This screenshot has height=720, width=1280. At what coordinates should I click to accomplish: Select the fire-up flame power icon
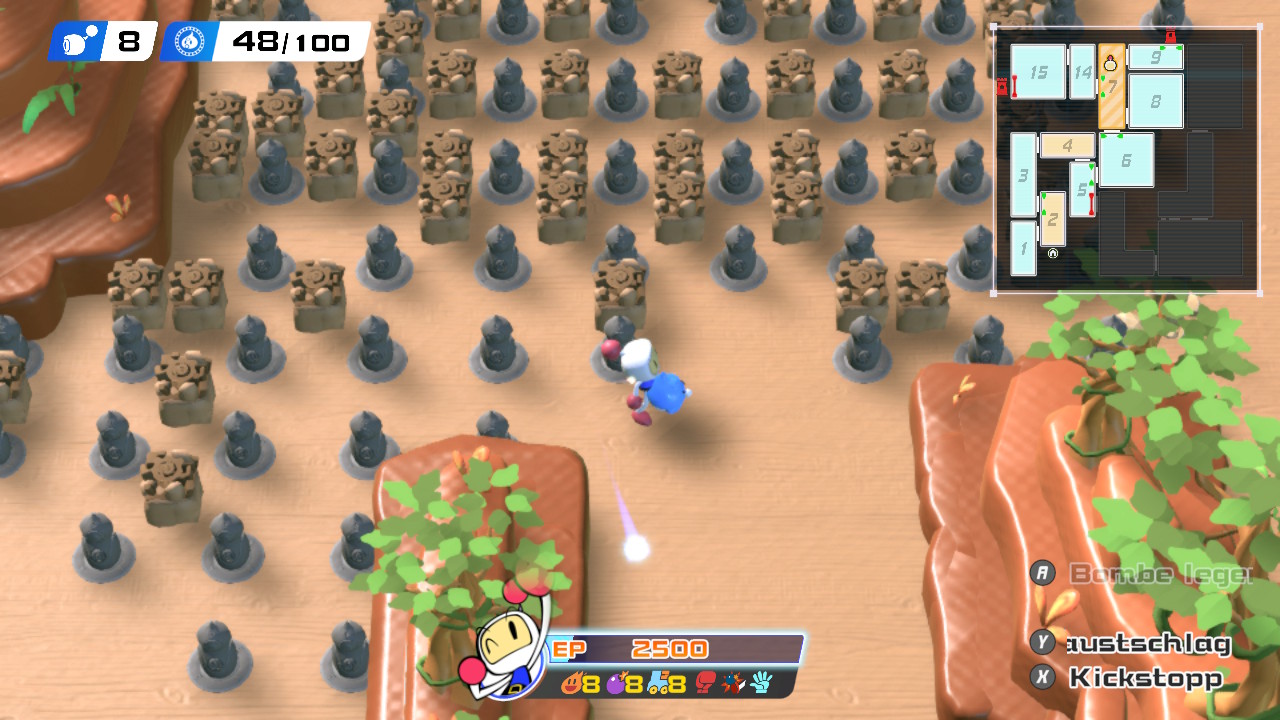571,684
